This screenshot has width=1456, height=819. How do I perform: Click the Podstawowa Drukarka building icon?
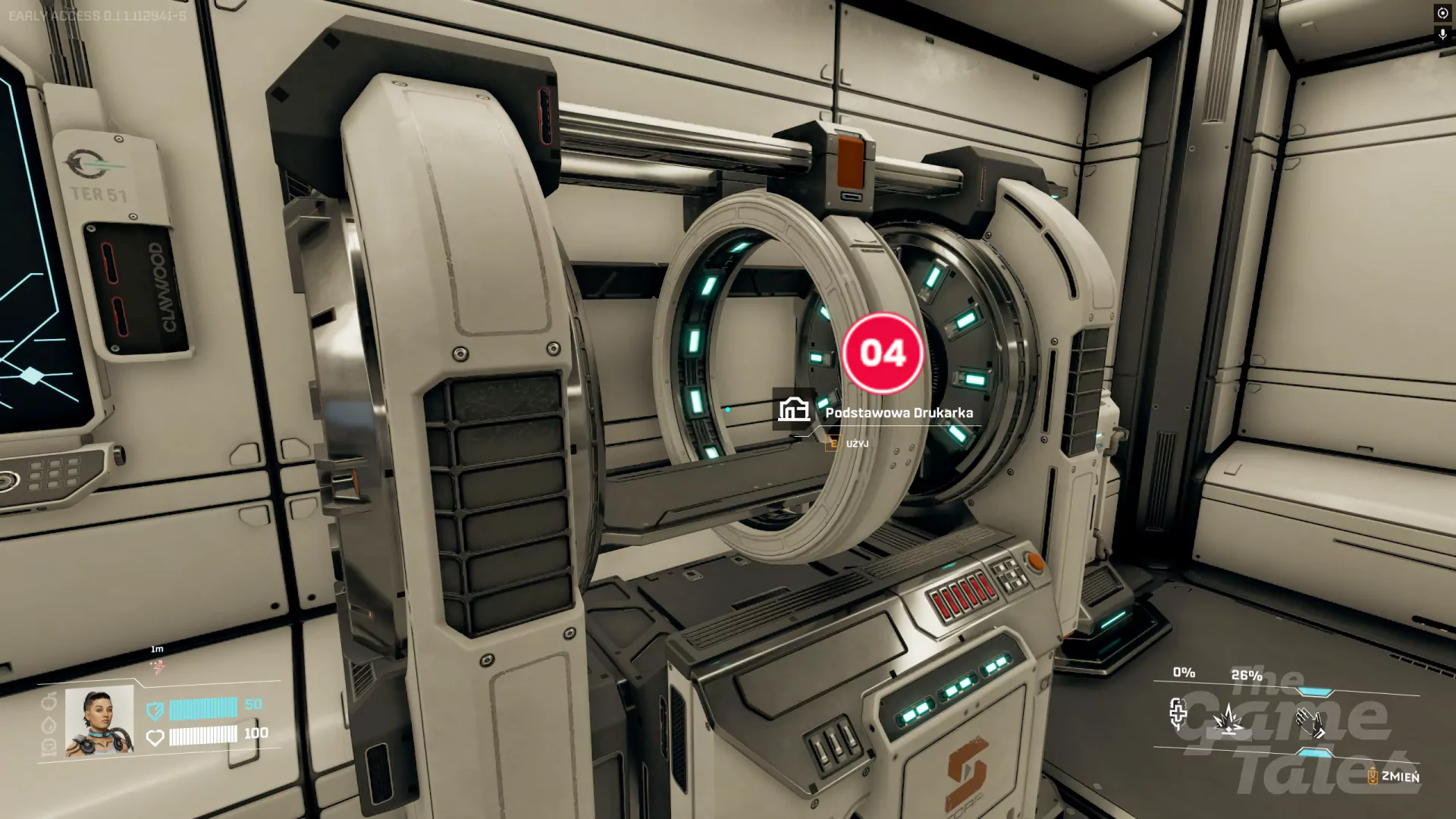793,409
